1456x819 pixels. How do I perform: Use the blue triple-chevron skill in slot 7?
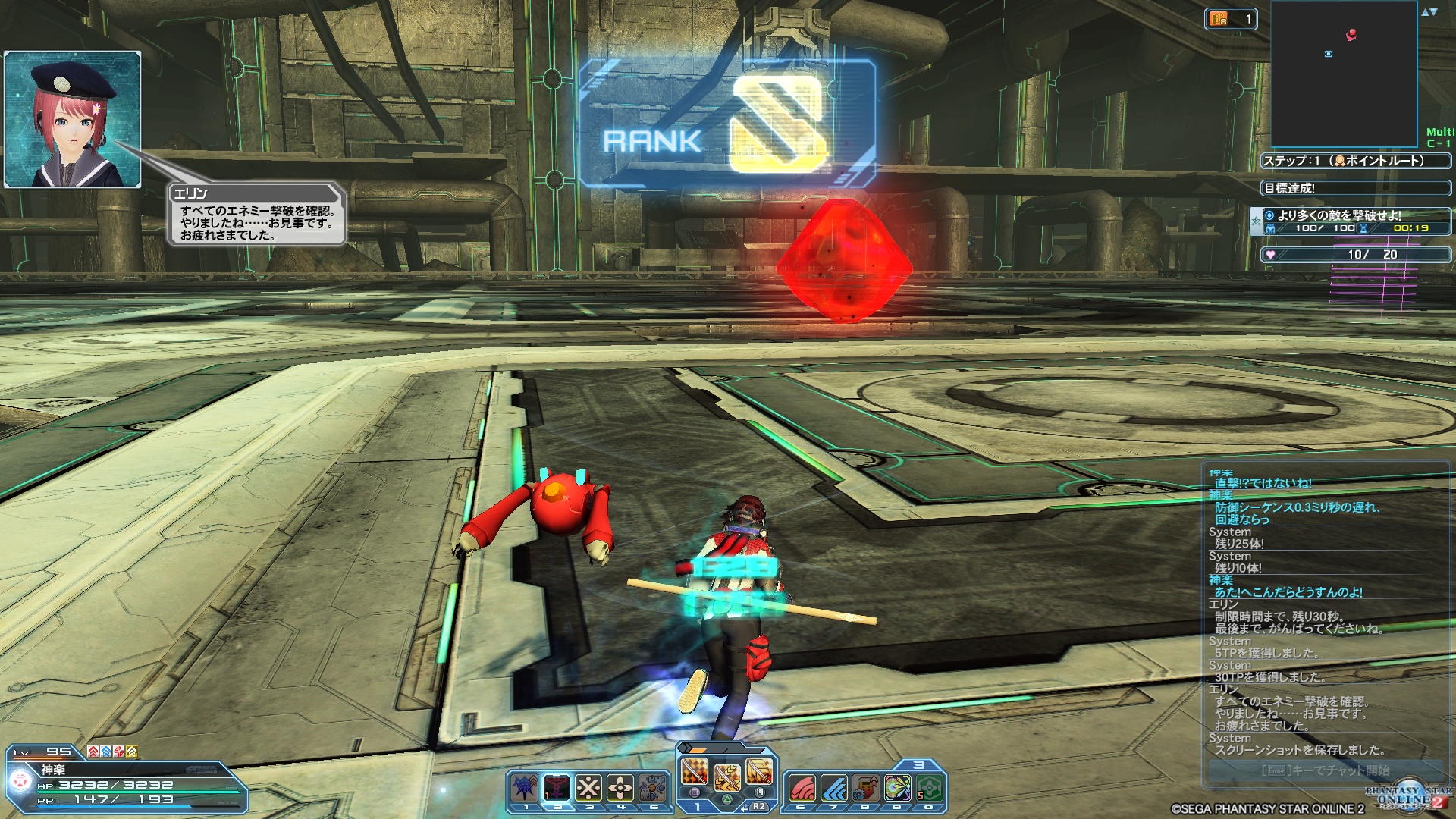[x=833, y=789]
